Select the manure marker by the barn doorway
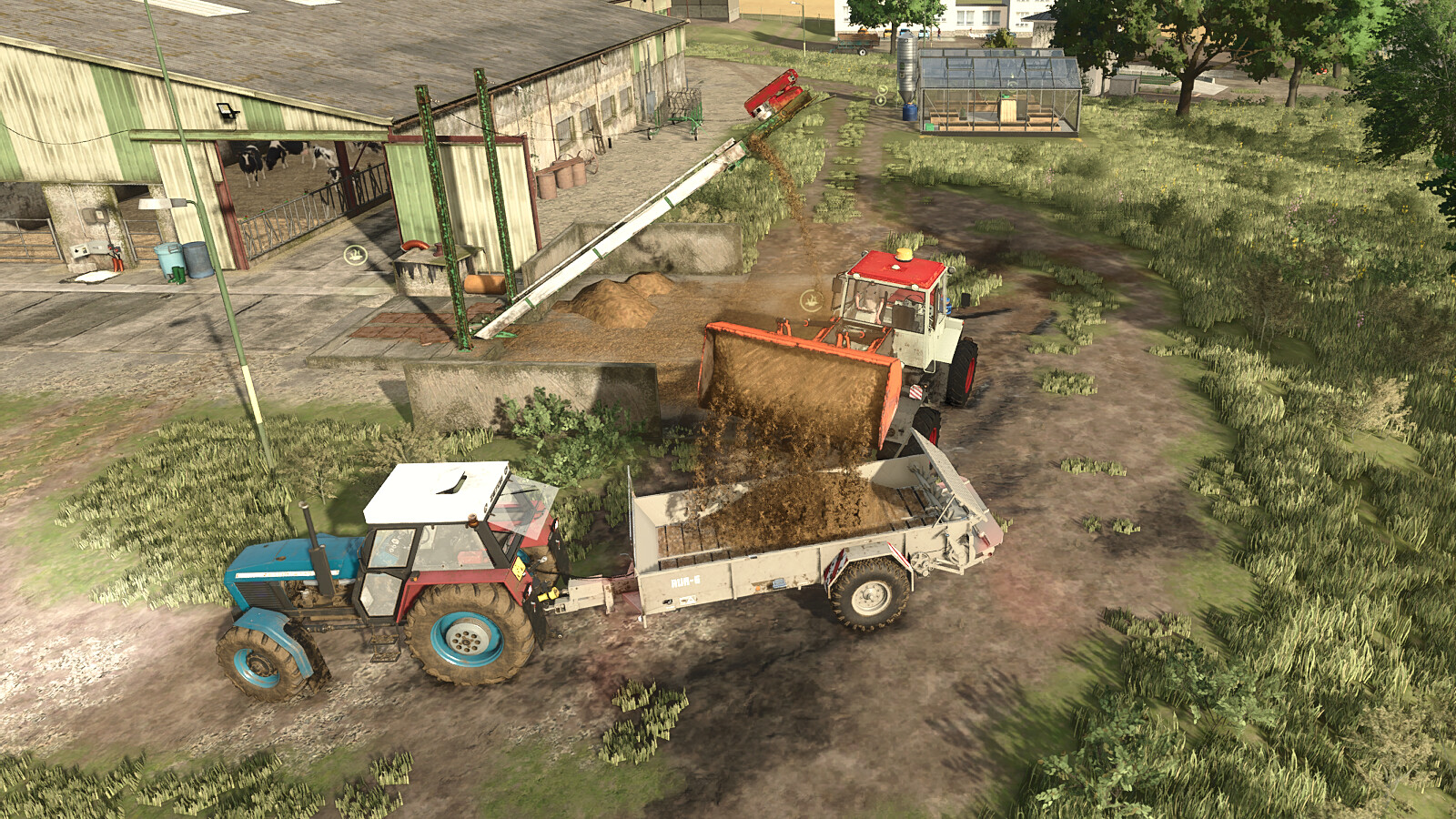 tap(355, 256)
